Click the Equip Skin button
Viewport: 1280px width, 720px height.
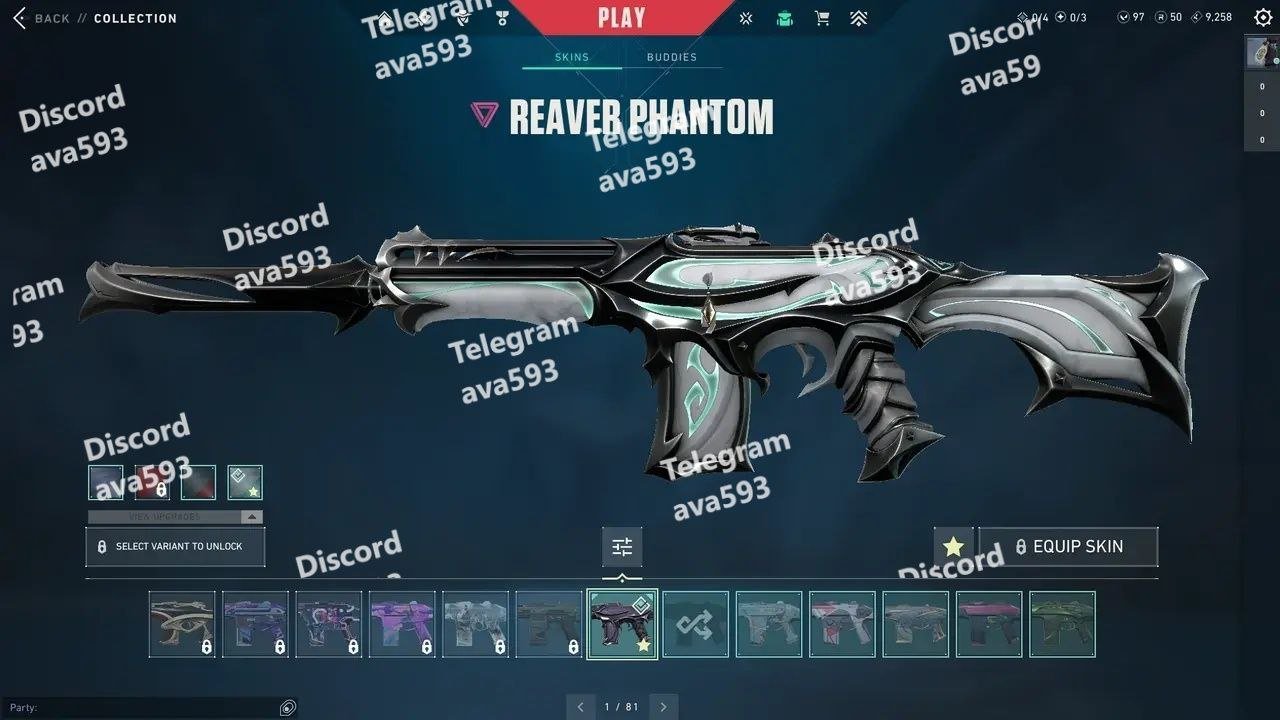tap(1068, 547)
